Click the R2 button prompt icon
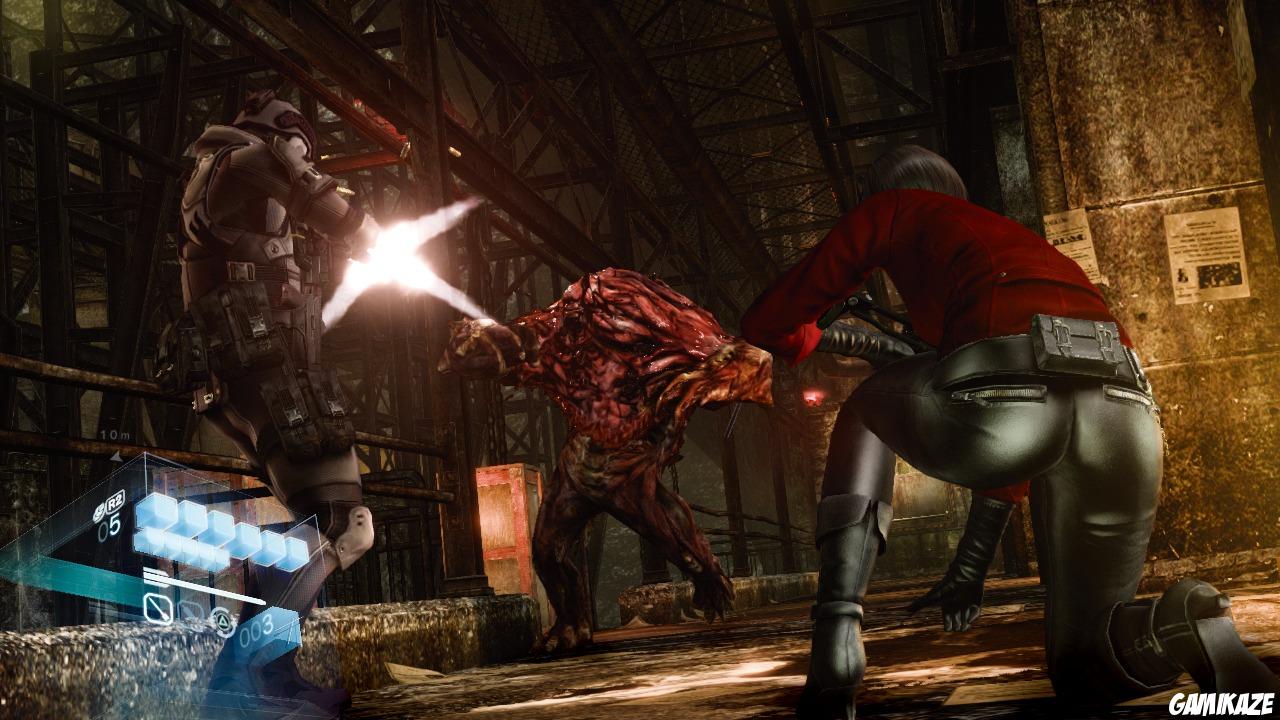Screen dimensions: 1280x720 pyautogui.click(x=113, y=504)
